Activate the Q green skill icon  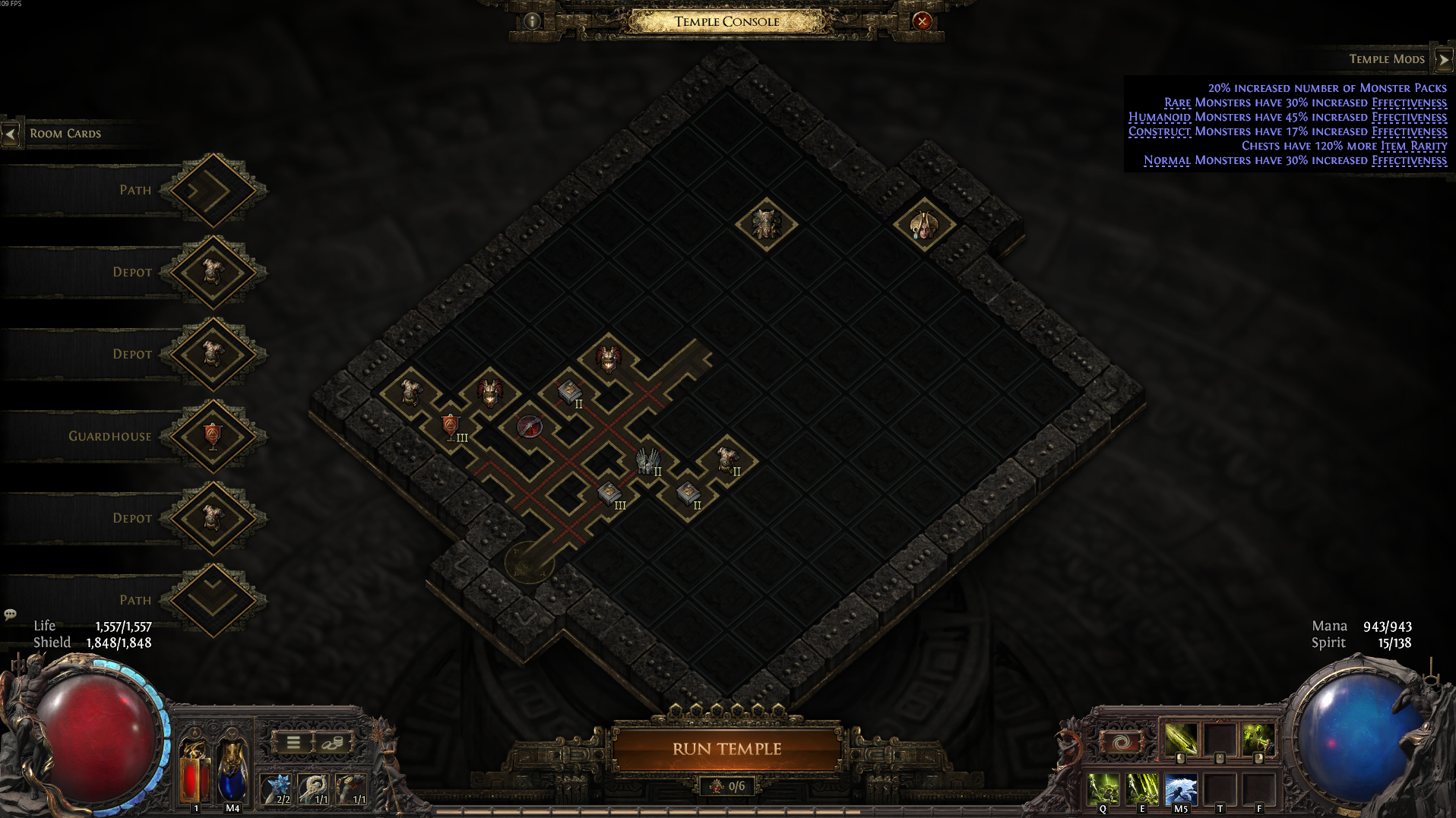tap(1103, 789)
